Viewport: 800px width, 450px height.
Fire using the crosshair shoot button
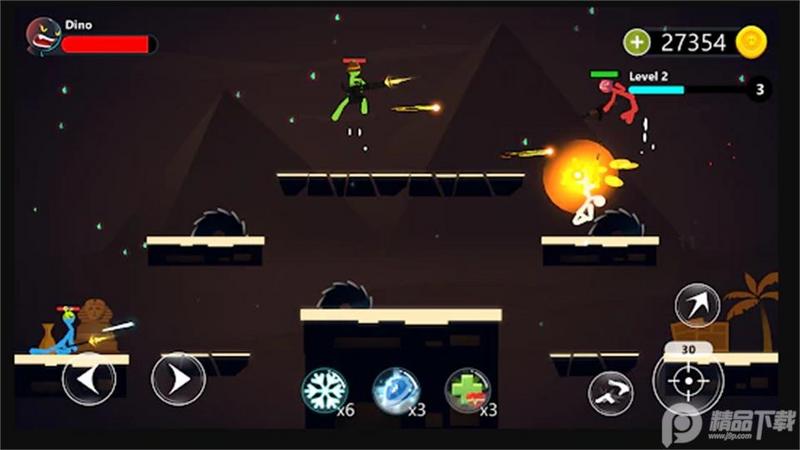(688, 381)
